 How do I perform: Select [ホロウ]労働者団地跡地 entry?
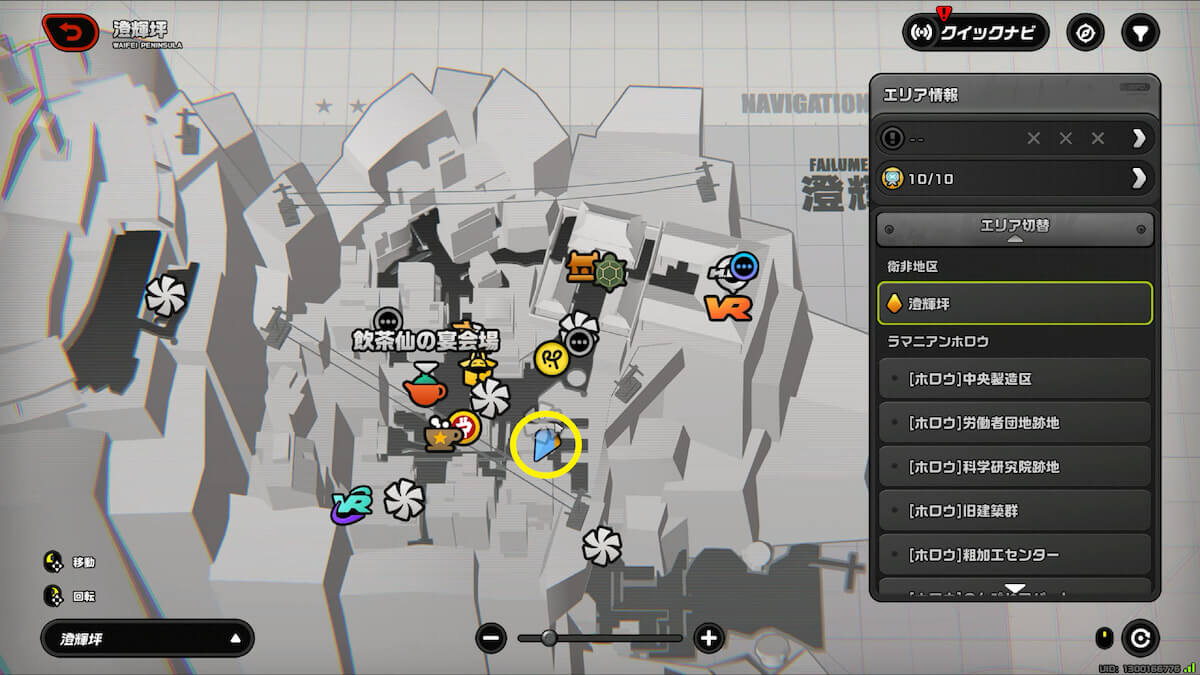point(1014,423)
